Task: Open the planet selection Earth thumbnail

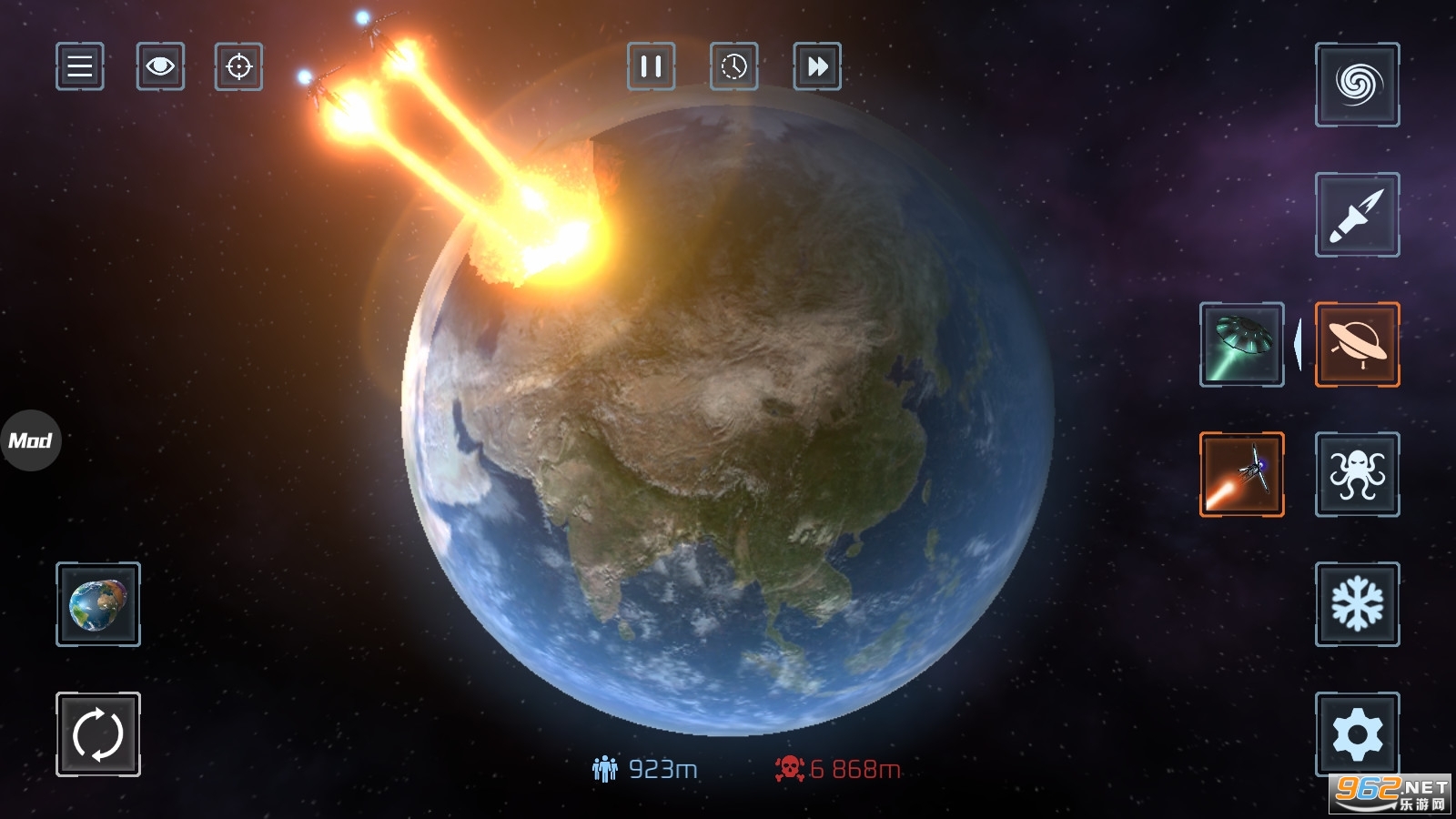Action: (x=98, y=604)
